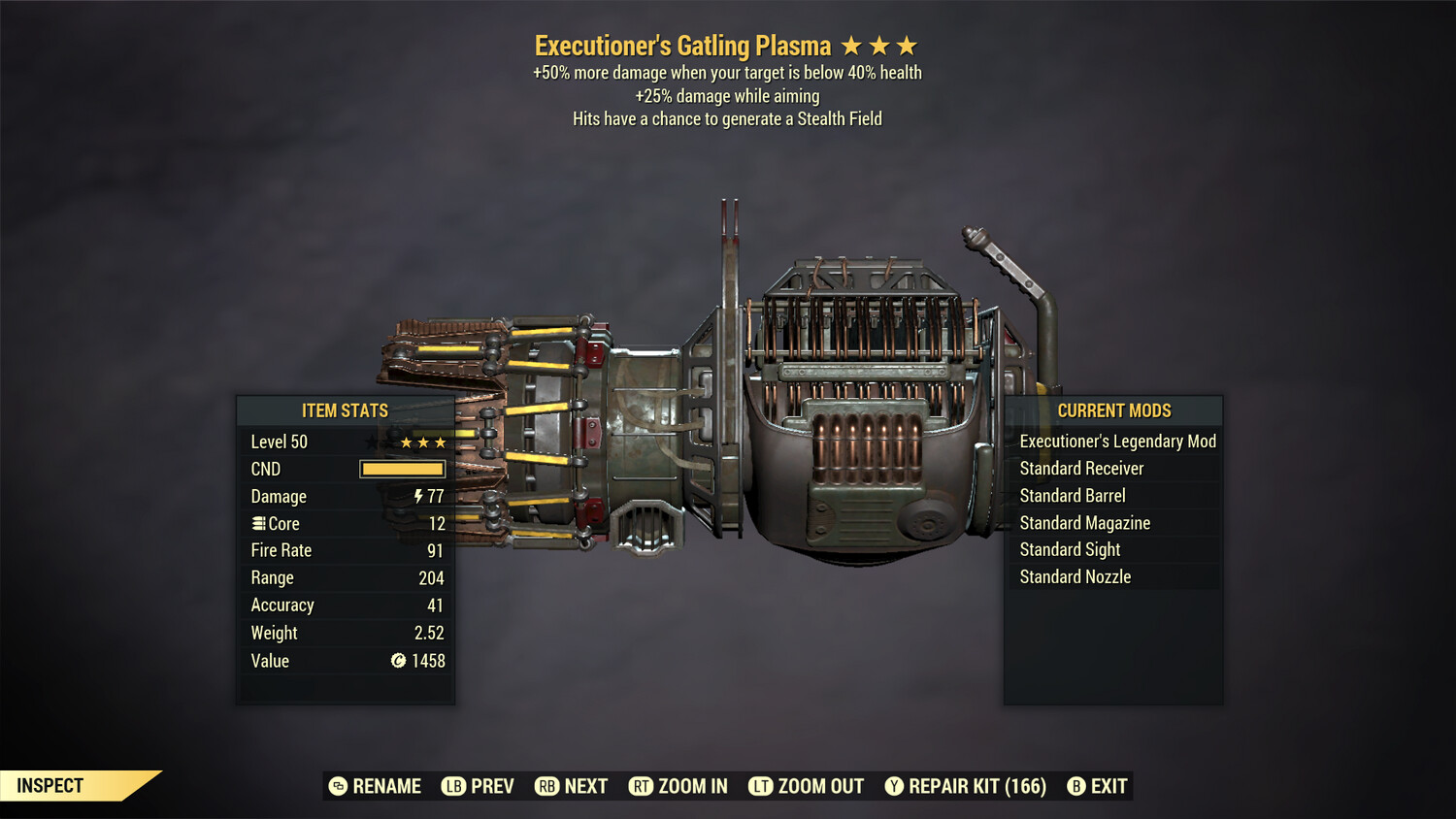Click the lightning bolt icon next to Damage
Screen dimensions: 1456x819
point(419,496)
